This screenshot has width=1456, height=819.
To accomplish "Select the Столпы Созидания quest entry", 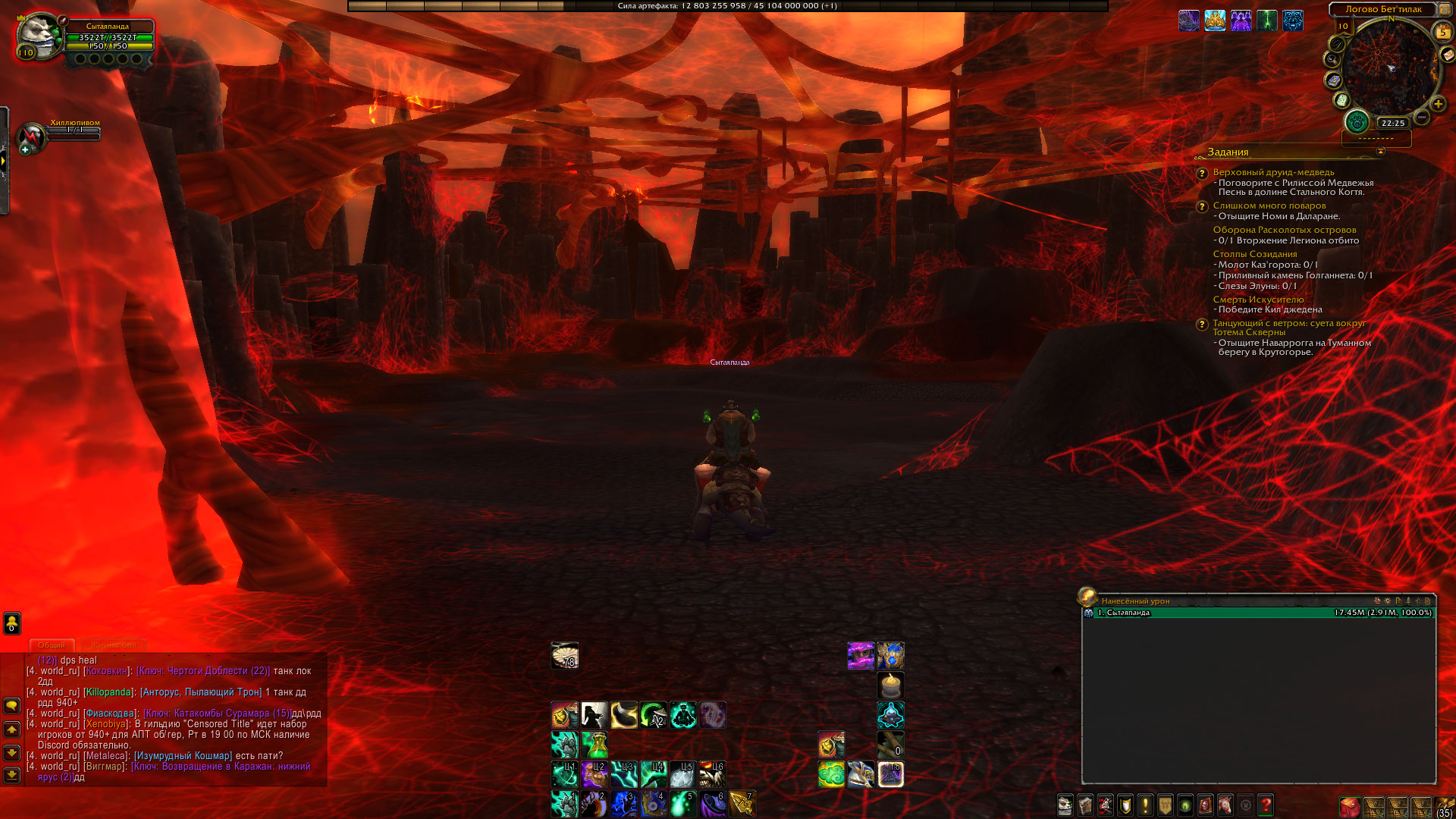I will pos(1254,254).
